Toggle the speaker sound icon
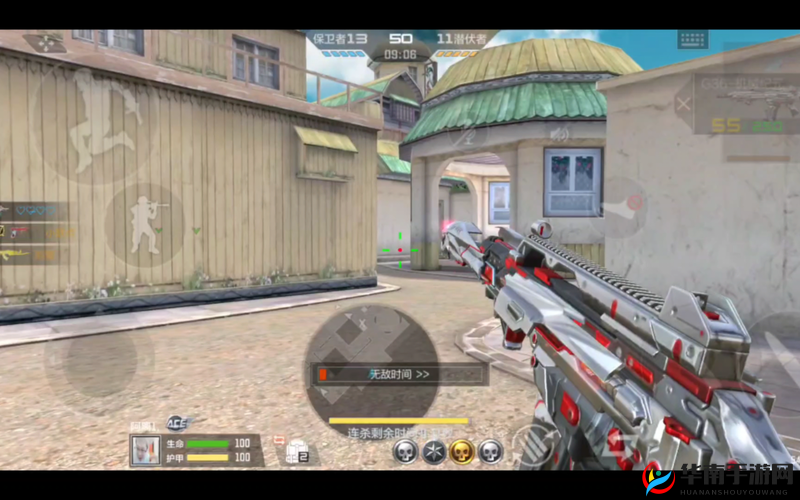 559,133
